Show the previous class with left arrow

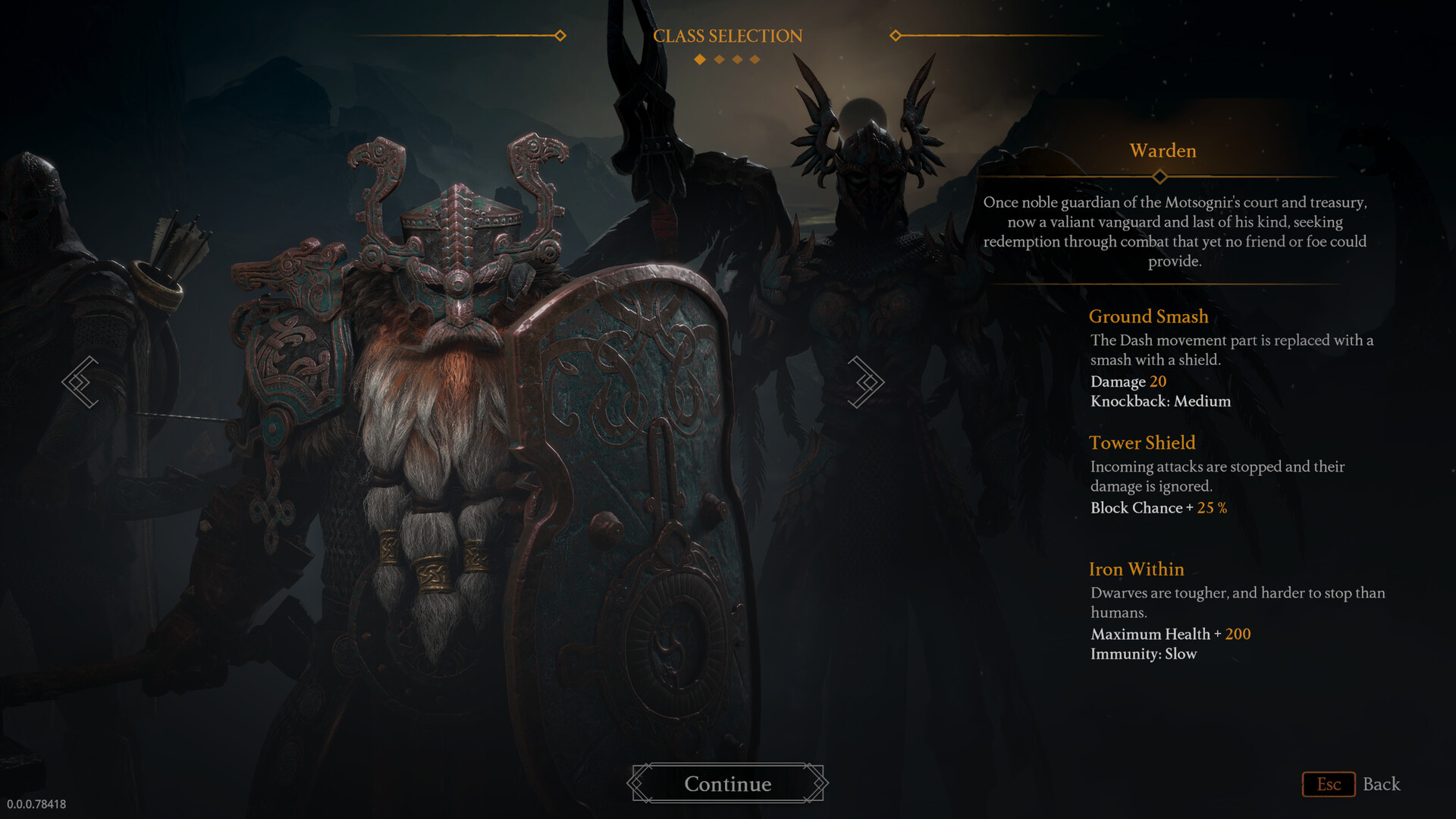coord(80,382)
